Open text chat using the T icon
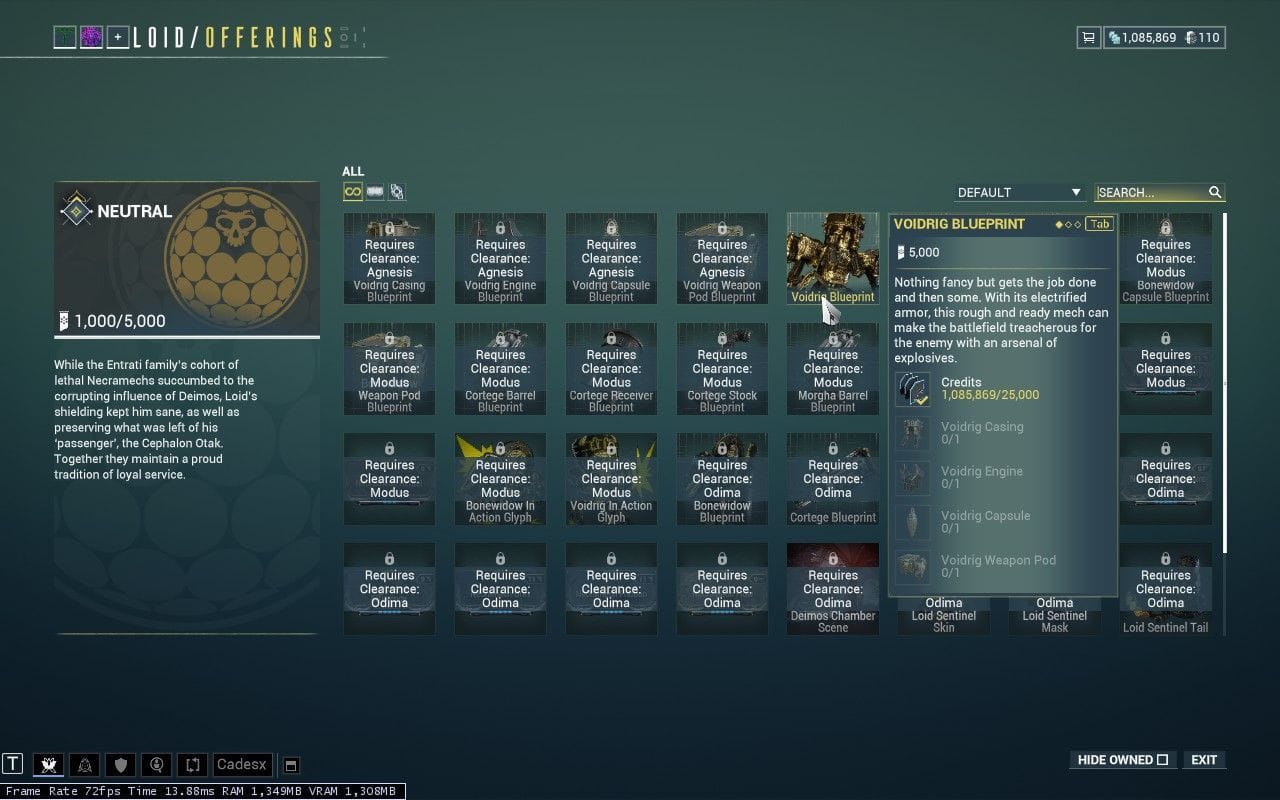Screen dimensions: 1280x800 (12, 764)
